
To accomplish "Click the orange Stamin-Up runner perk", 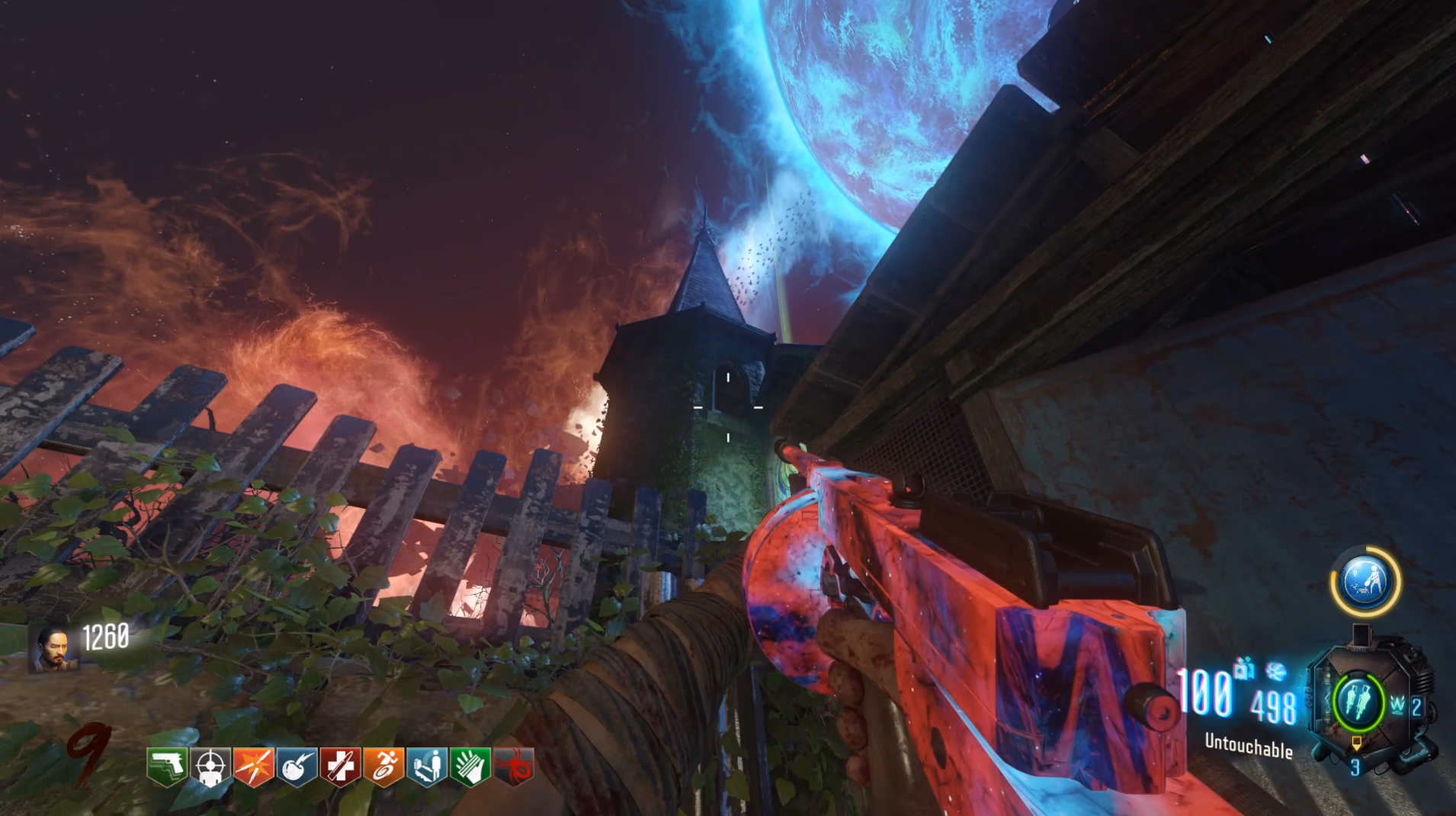I will (384, 767).
